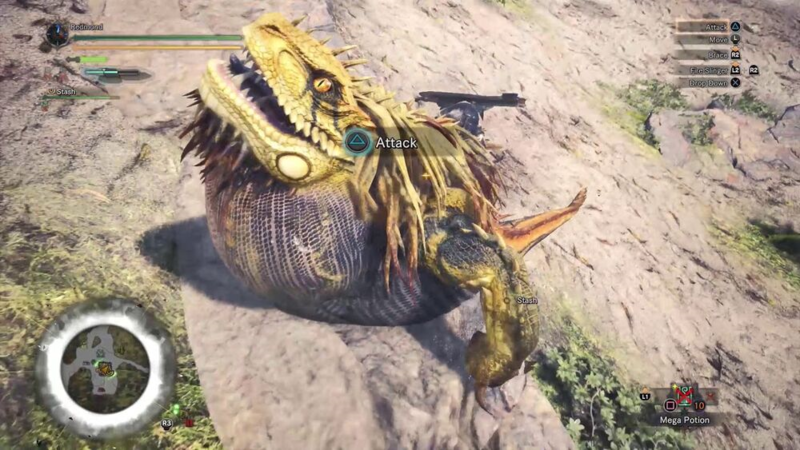Click the hunter's clock emblem beside the name
Viewport: 800px width, 450px height.
[57, 34]
